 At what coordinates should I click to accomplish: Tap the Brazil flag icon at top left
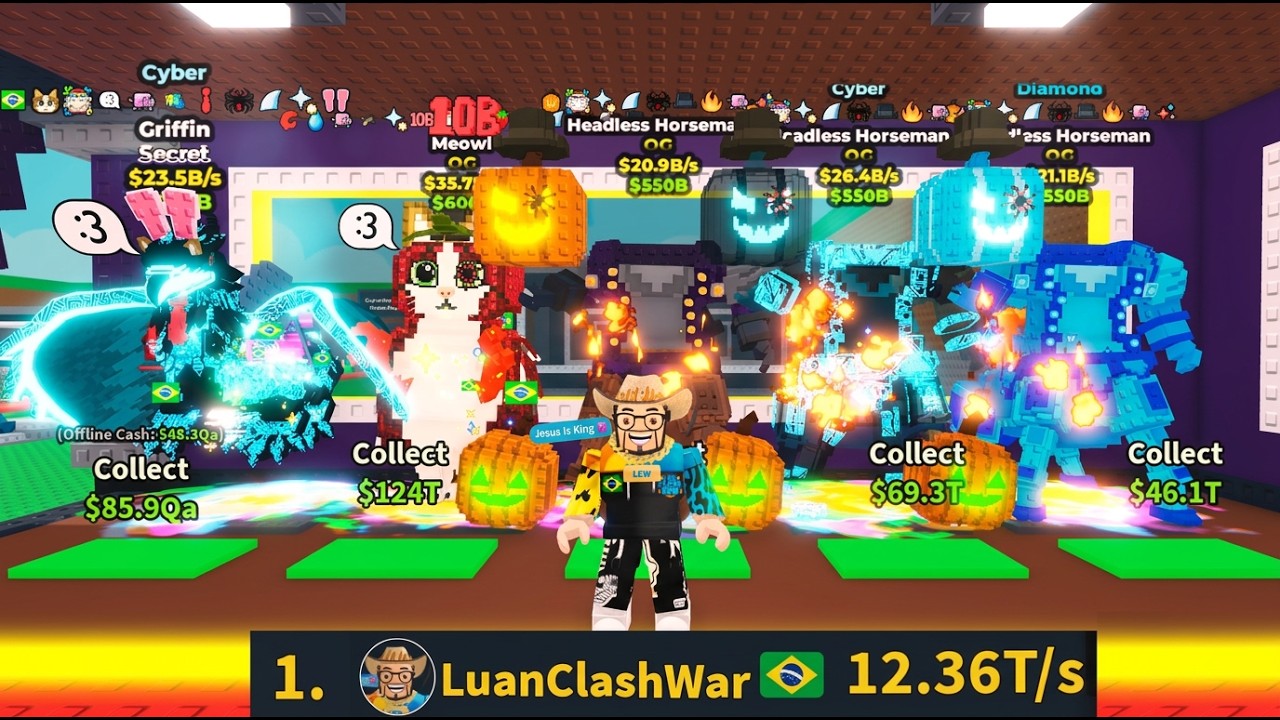pos(14,99)
